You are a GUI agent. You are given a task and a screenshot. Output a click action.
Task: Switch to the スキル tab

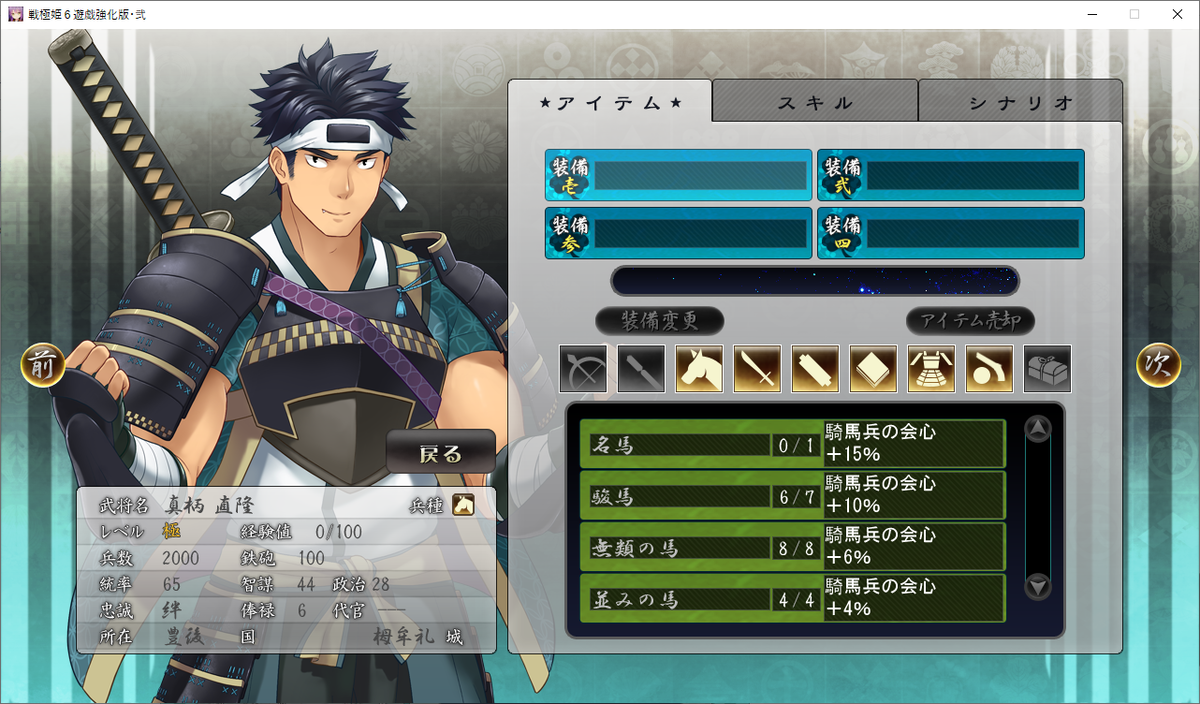[x=815, y=102]
